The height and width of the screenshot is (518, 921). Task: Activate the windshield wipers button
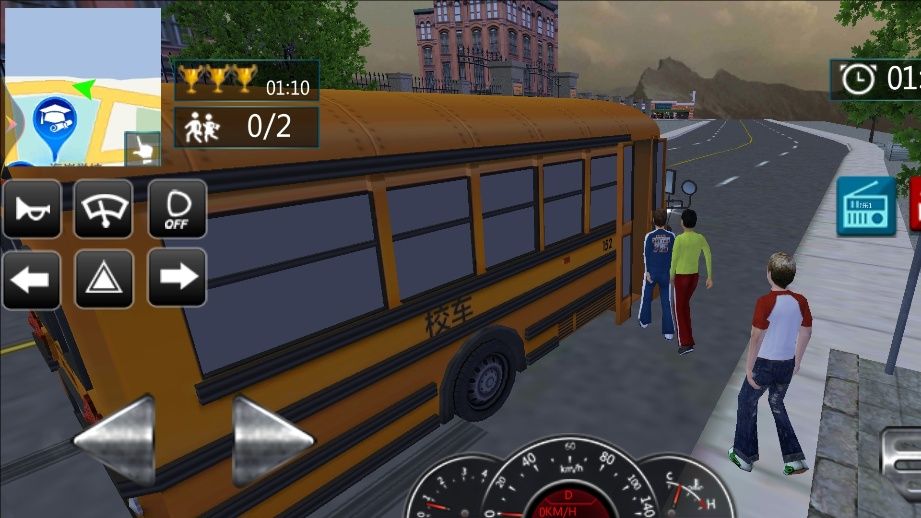click(103, 208)
